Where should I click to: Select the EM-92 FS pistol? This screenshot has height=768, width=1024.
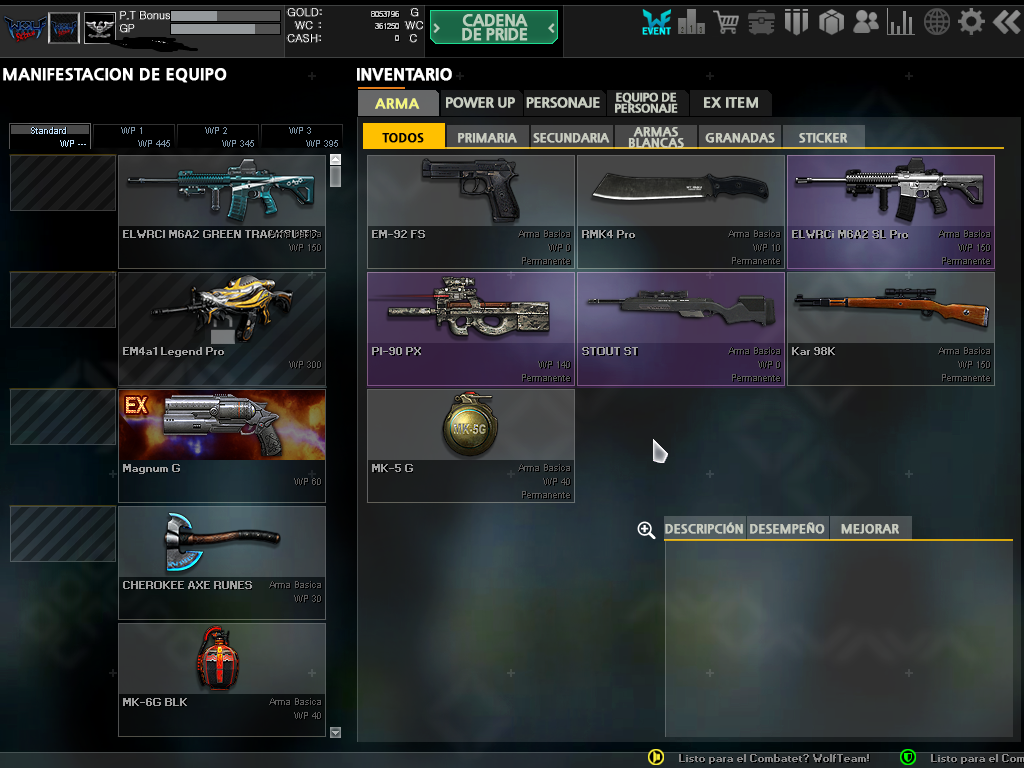point(471,211)
